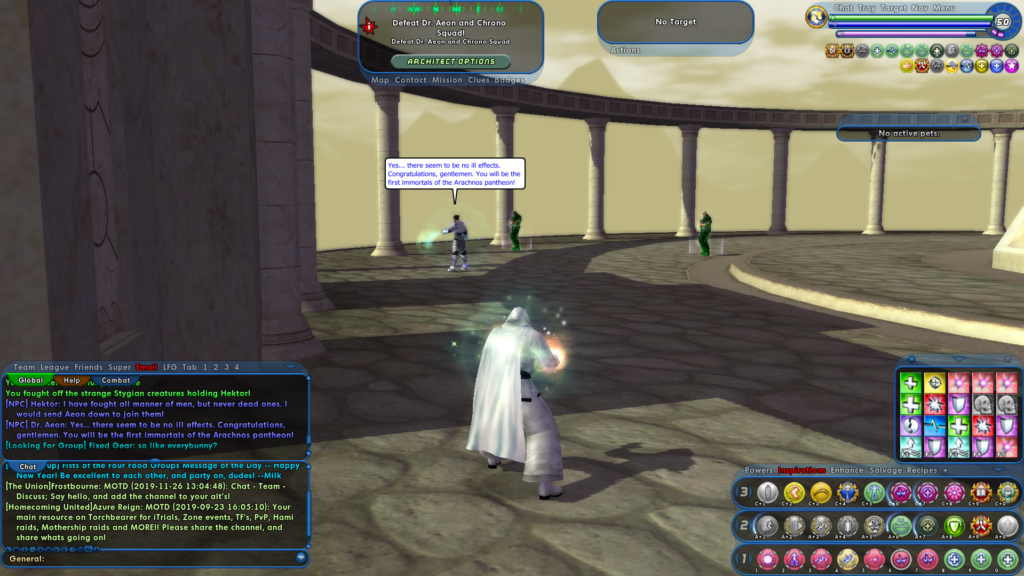Open the Salvage inventory
Image resolution: width=1024 pixels, height=576 pixels.
[x=884, y=470]
